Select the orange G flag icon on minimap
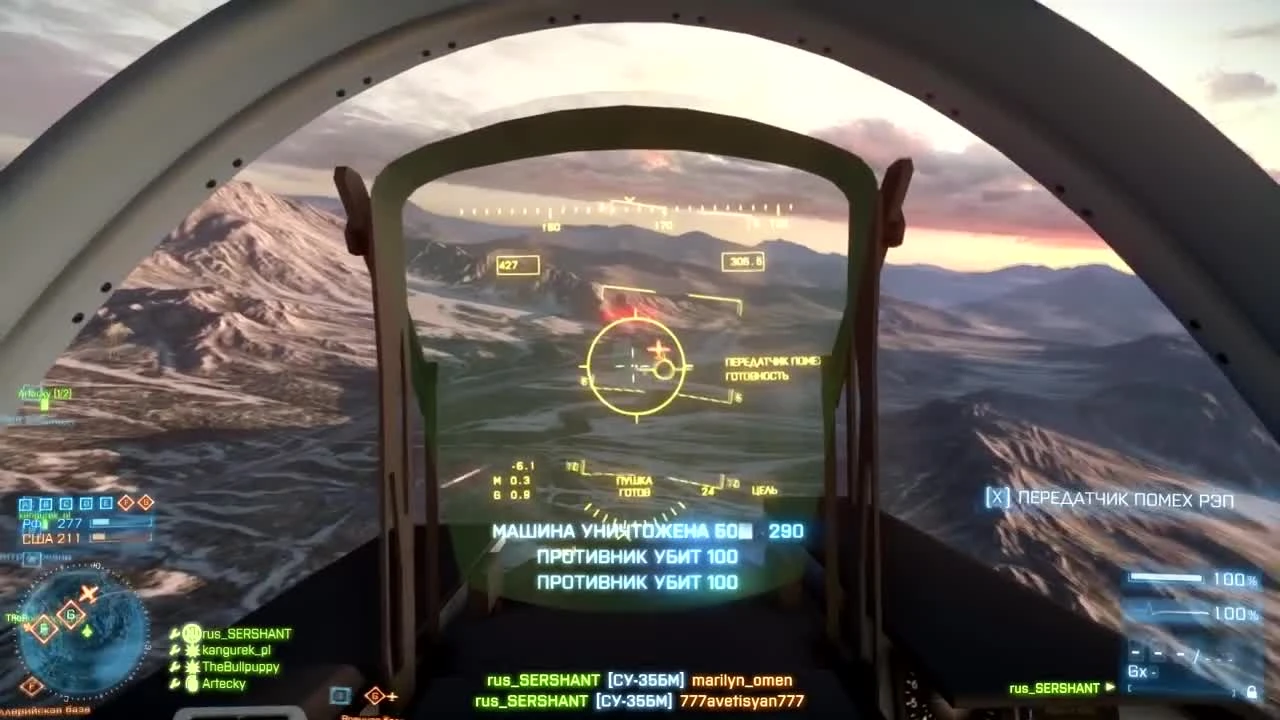Viewport: 1280px width, 720px height. 70,615
